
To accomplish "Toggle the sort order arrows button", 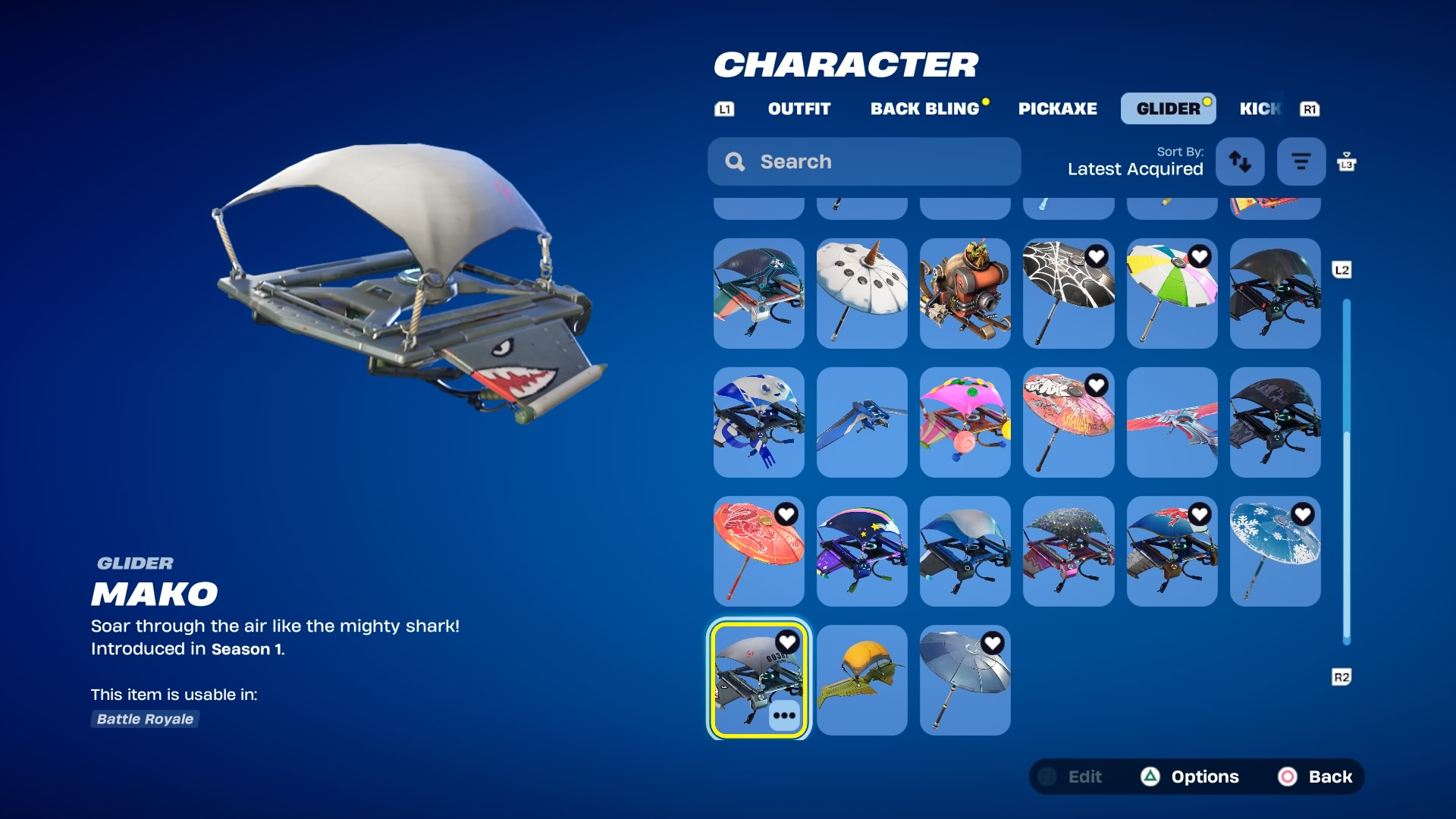I will click(1240, 162).
